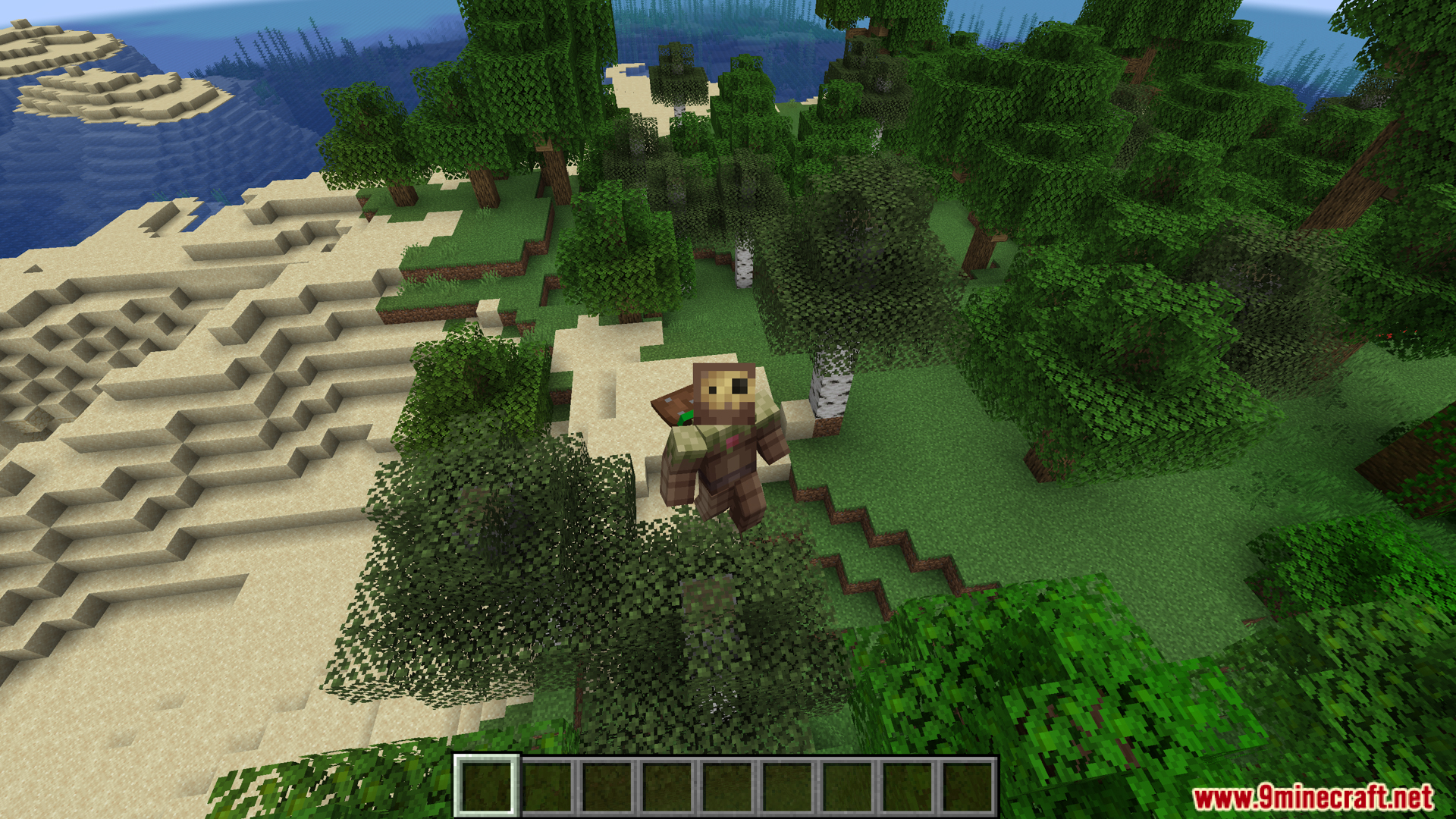Click the scarecrow creature's pumpkin head
This screenshot has height=819, width=1456.
point(724,394)
